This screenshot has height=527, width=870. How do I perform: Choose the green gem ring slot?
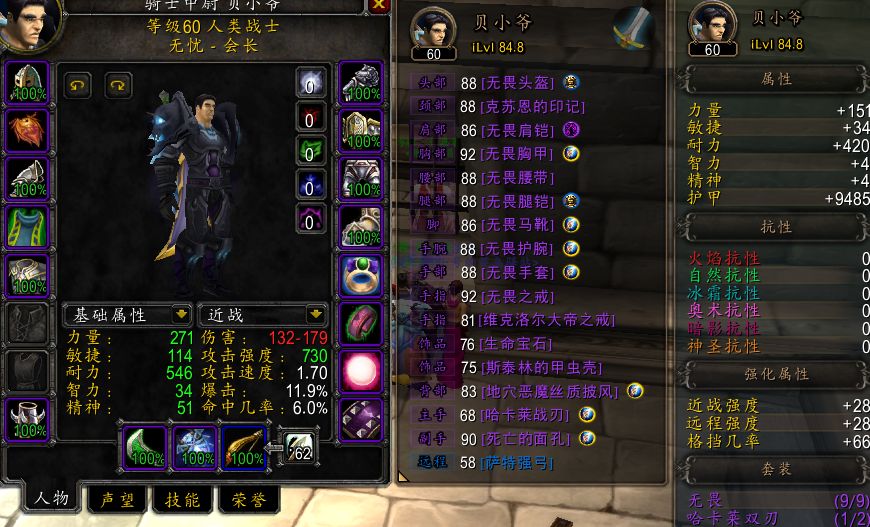pos(360,274)
